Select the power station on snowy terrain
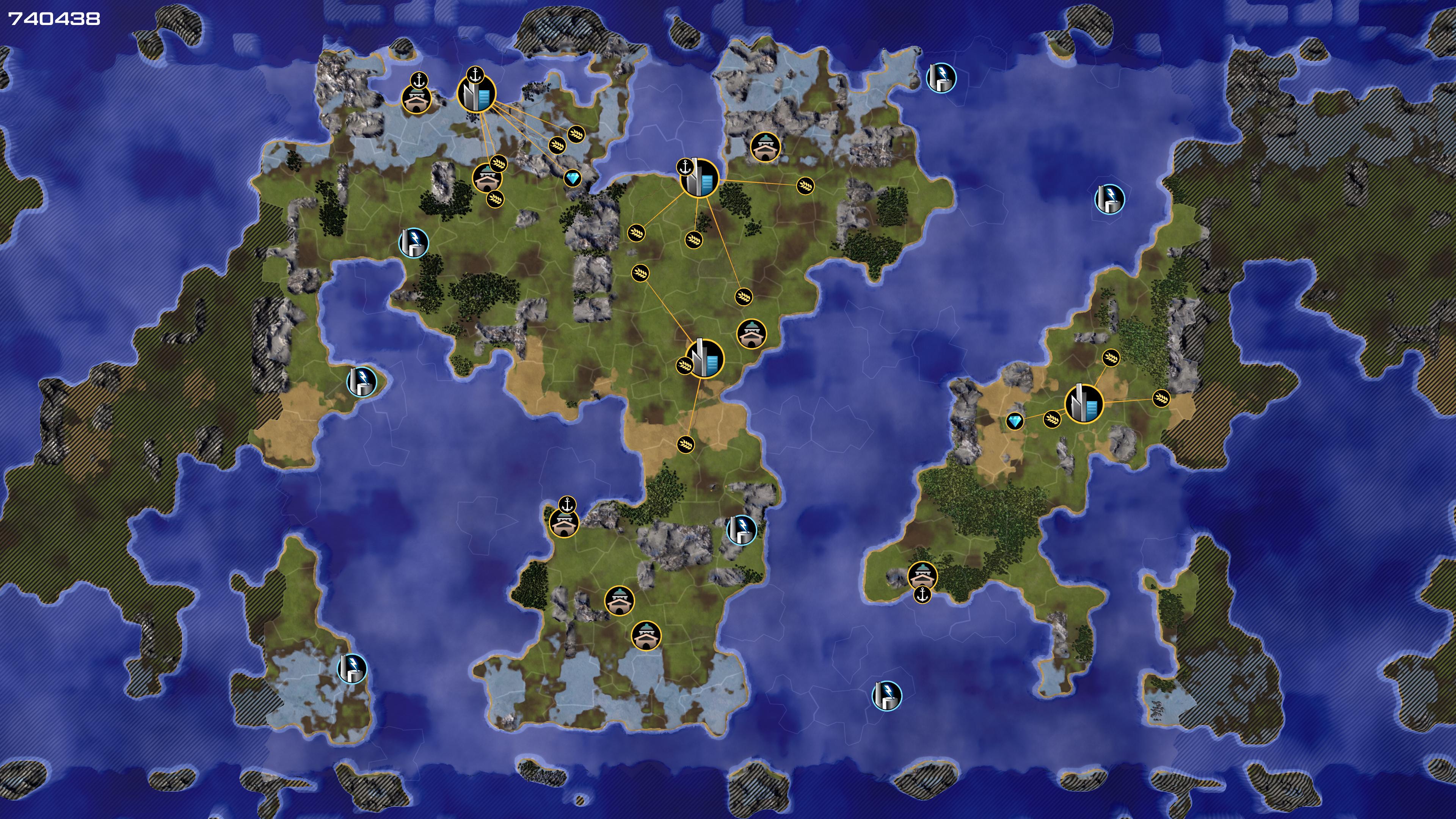Image resolution: width=1456 pixels, height=819 pixels. click(352, 668)
